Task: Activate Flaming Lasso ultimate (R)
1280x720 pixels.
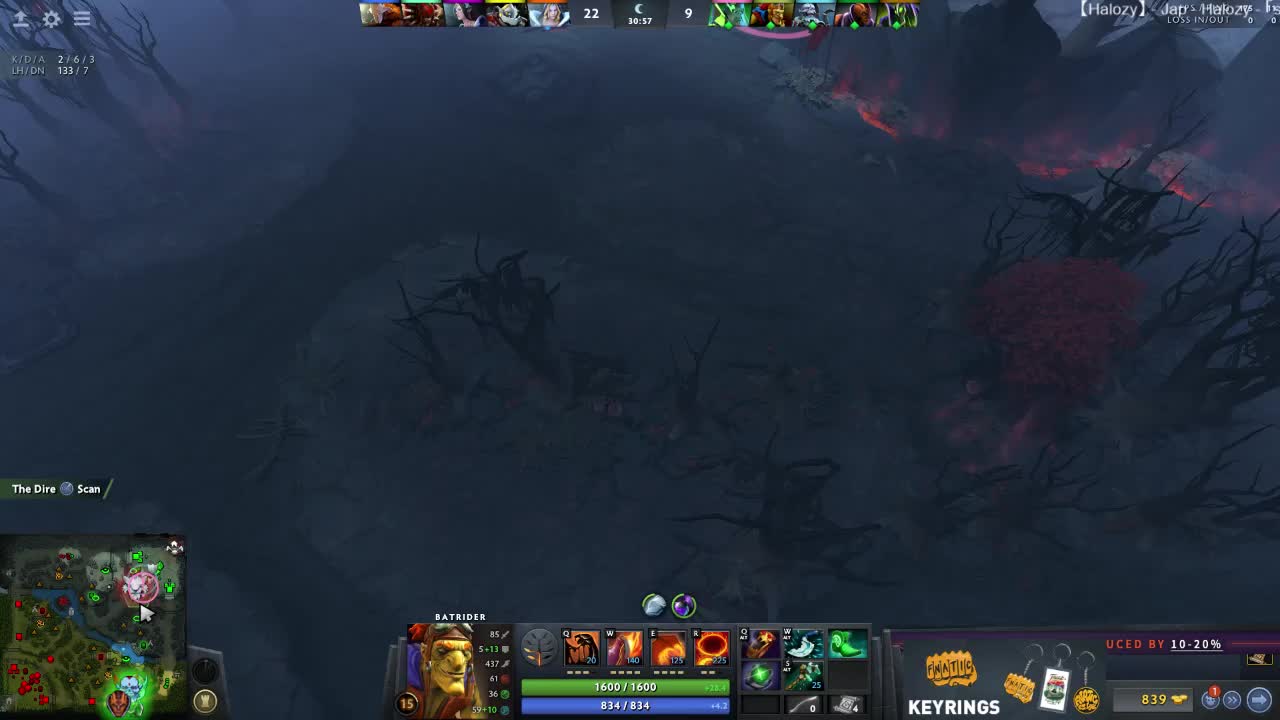Action: [x=711, y=648]
